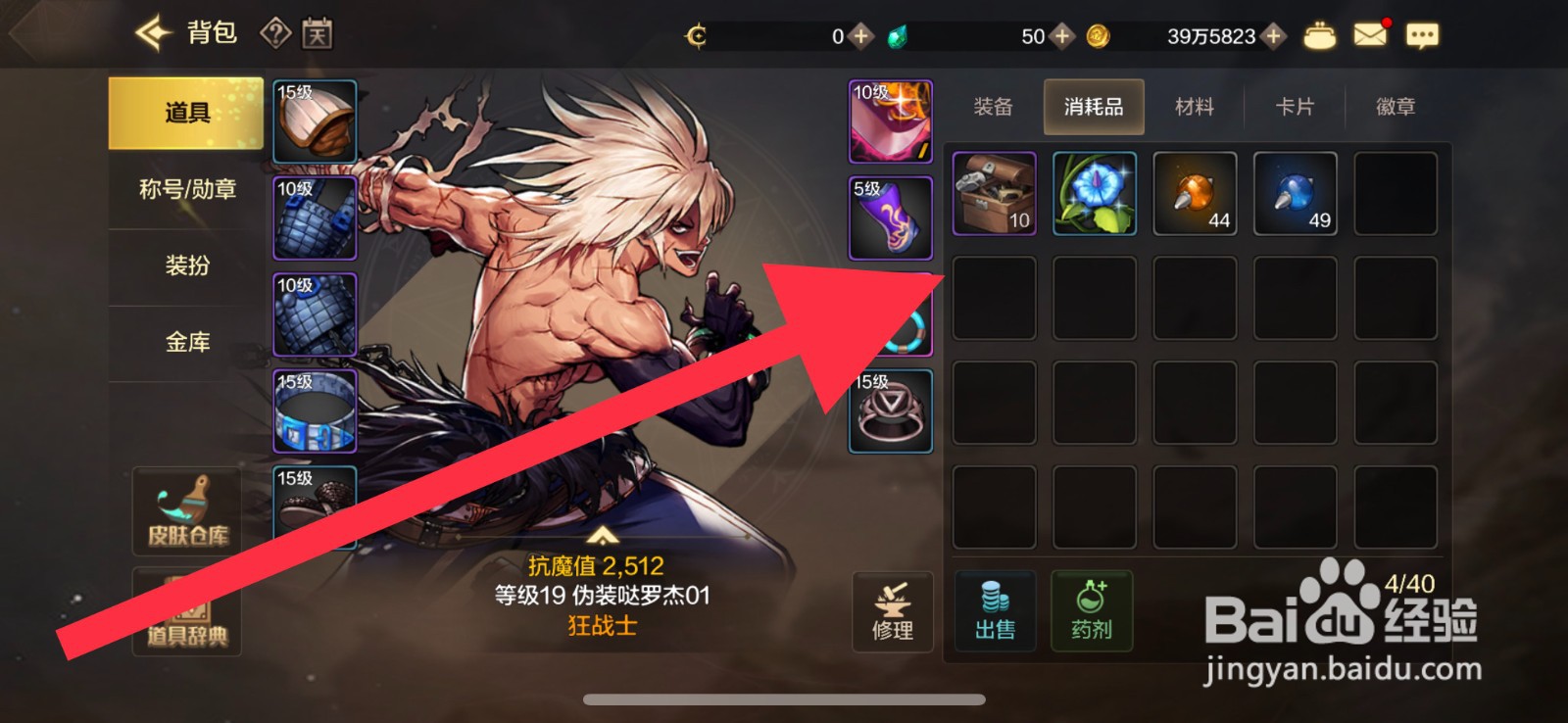
Task: Switch to the 材料 tab
Action: (1194, 107)
